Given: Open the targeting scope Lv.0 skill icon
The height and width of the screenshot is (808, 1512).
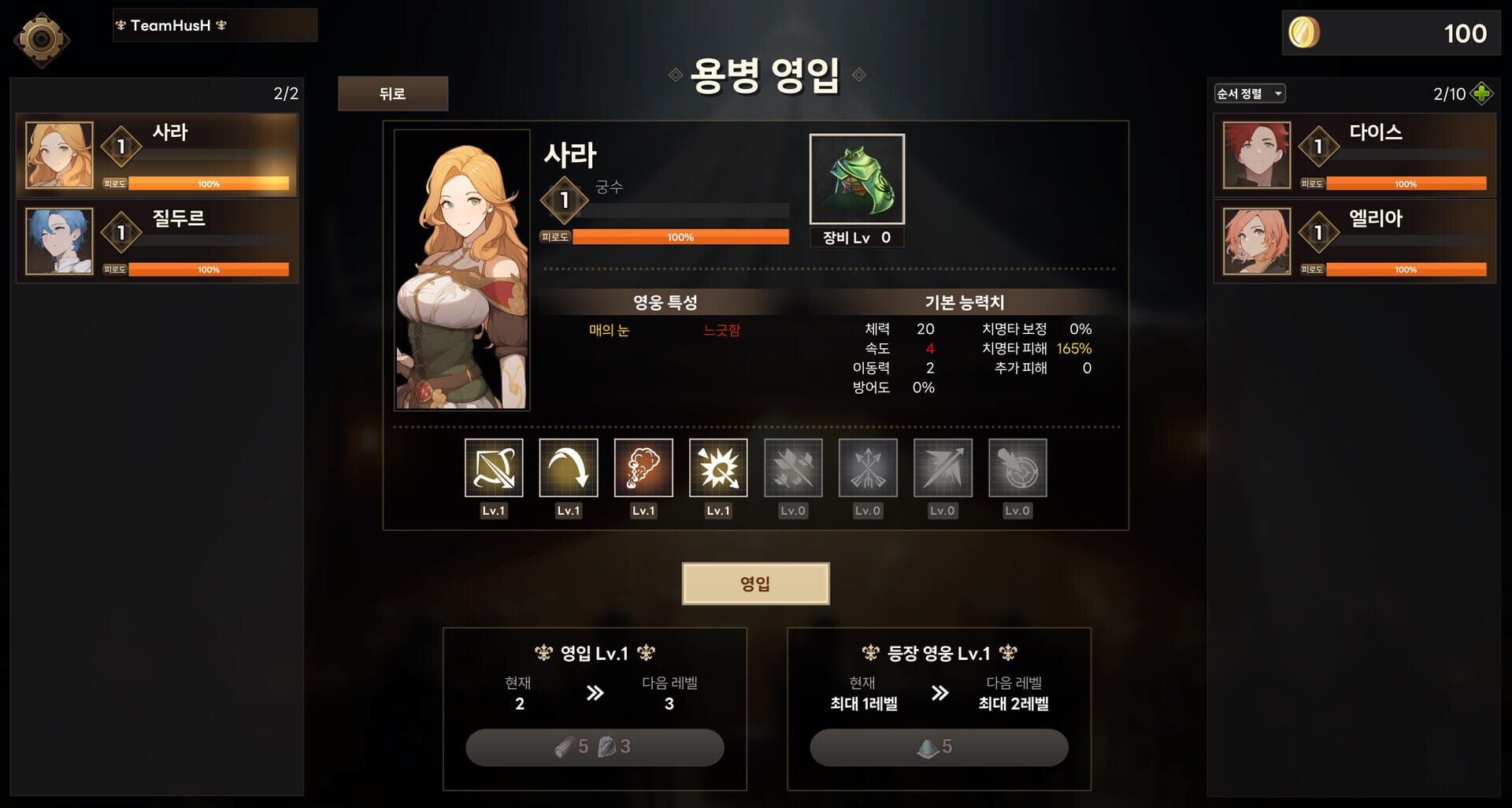Looking at the screenshot, I should pyautogui.click(x=1017, y=469).
